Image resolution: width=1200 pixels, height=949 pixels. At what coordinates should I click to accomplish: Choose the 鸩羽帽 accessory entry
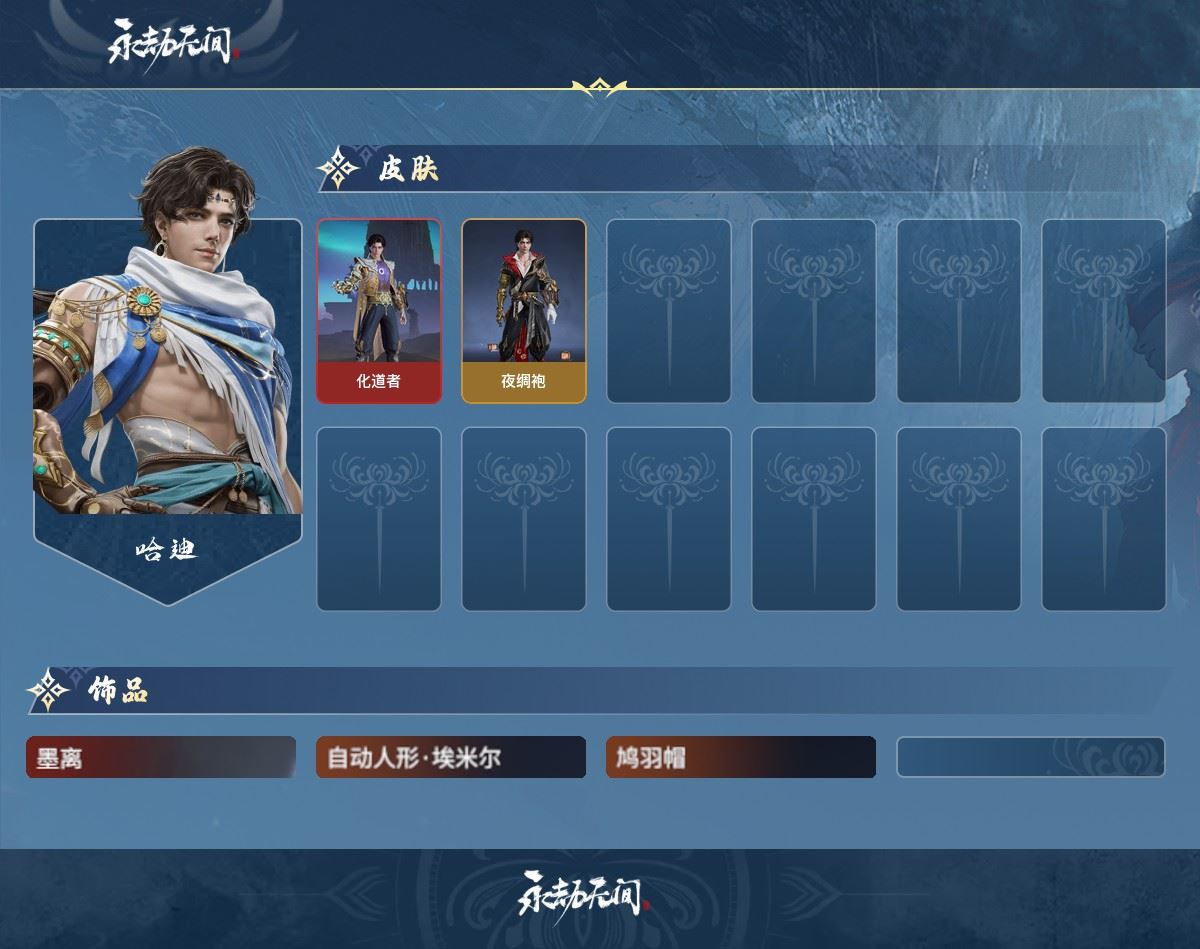point(740,758)
